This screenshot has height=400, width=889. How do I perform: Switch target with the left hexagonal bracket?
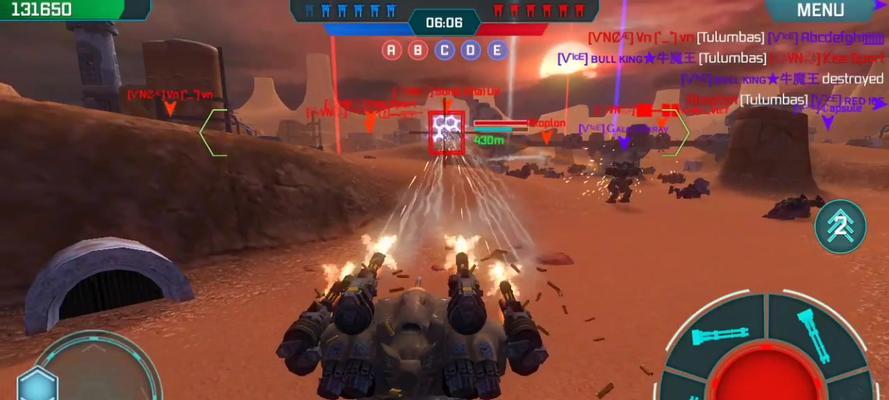pos(213,131)
